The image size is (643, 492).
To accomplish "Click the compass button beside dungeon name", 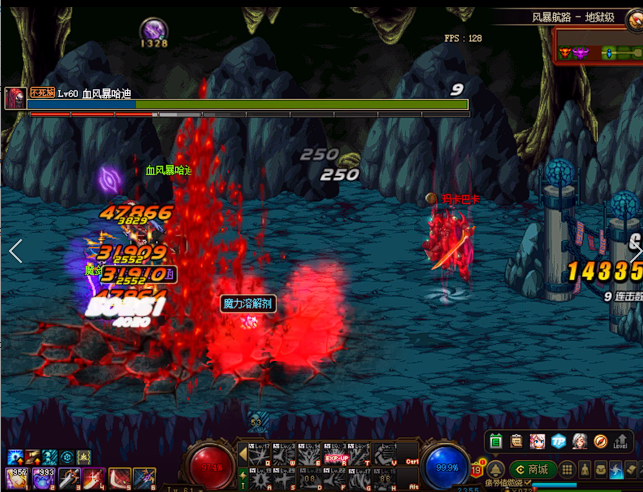I will [x=634, y=18].
